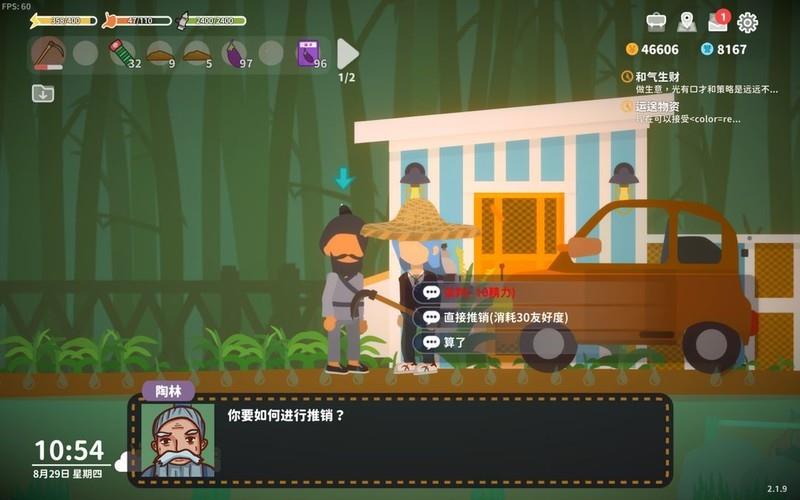The height and width of the screenshot is (500, 800).
Task: Open the Settings gear menu
Action: (x=747, y=22)
